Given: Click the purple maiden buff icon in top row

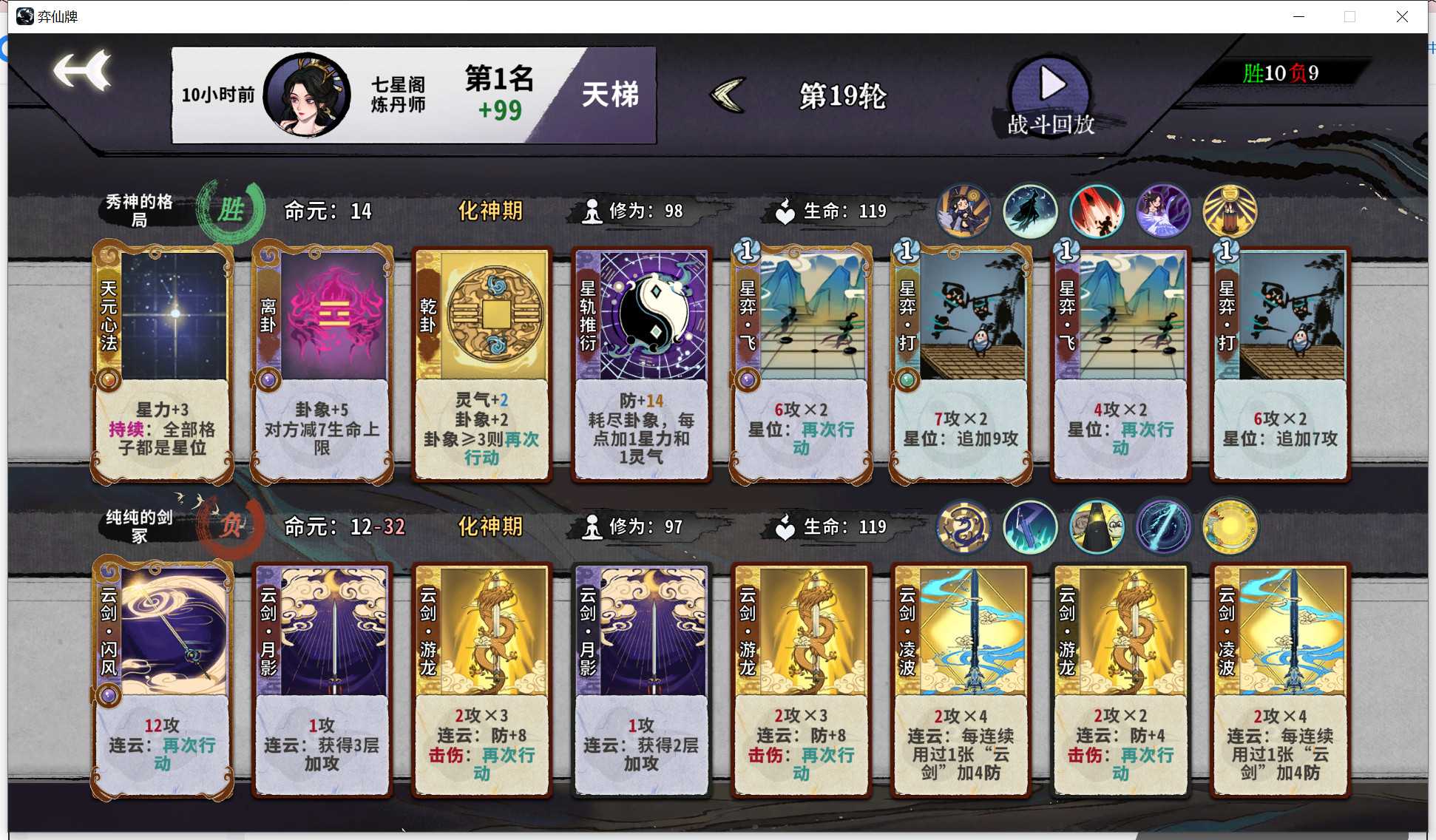Looking at the screenshot, I should tap(1163, 211).
